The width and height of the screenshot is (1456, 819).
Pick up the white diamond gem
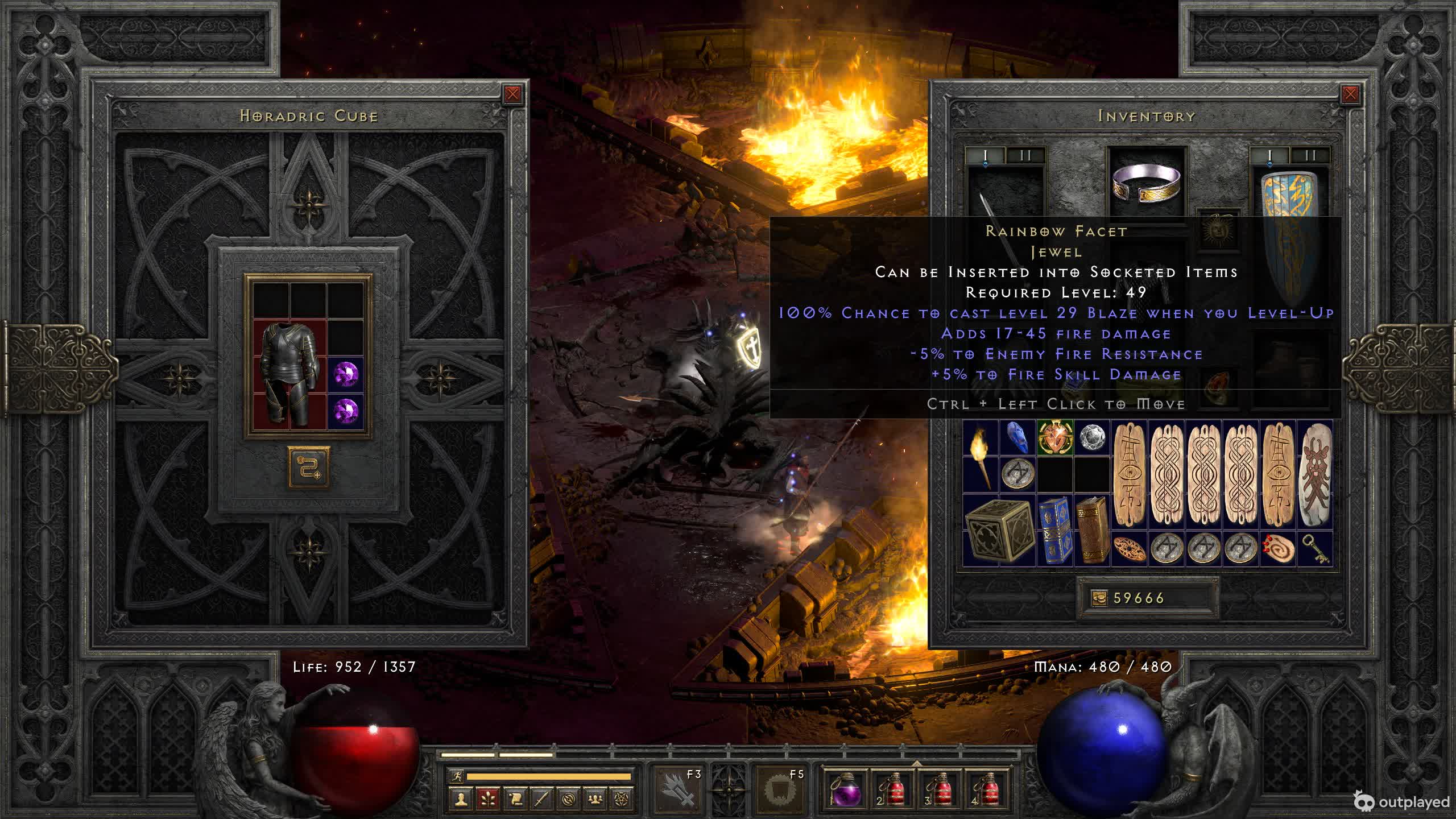click(1091, 438)
